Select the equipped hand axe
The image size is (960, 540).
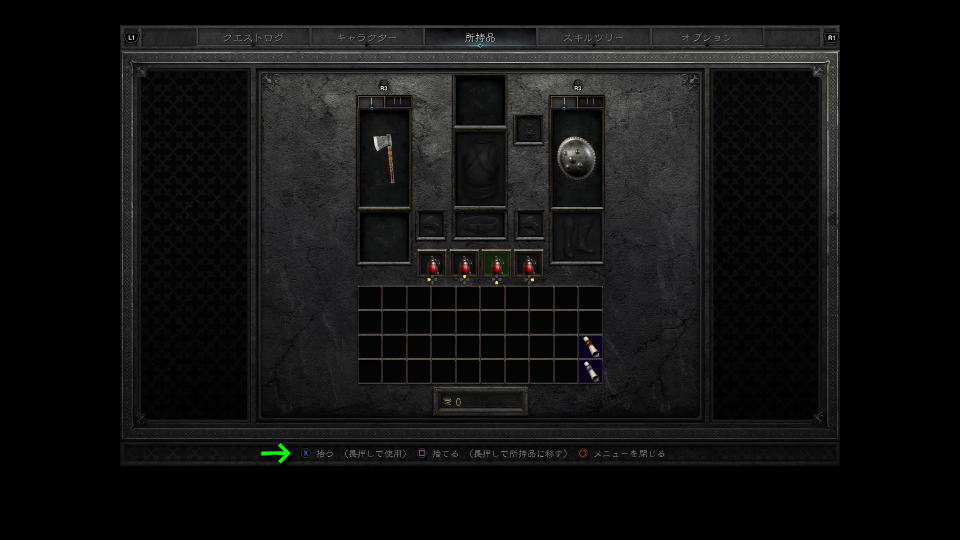tap(384, 158)
